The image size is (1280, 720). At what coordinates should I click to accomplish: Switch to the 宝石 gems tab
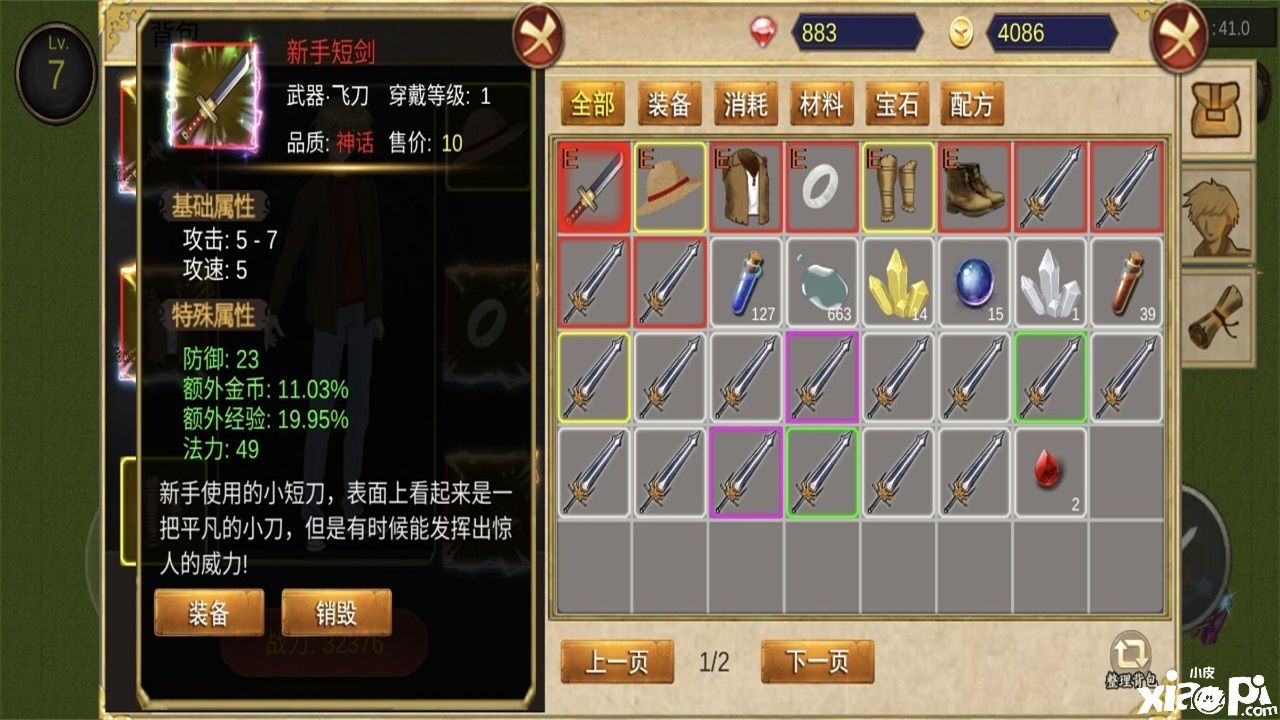(897, 104)
